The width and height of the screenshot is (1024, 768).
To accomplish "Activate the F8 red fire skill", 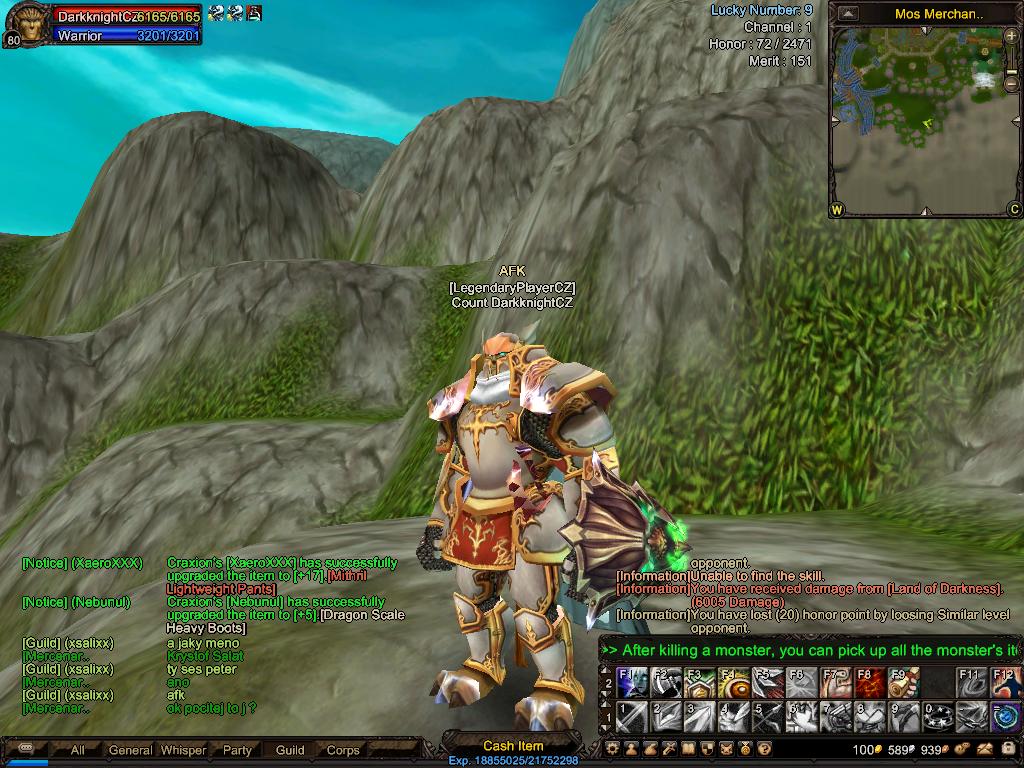I will point(868,684).
